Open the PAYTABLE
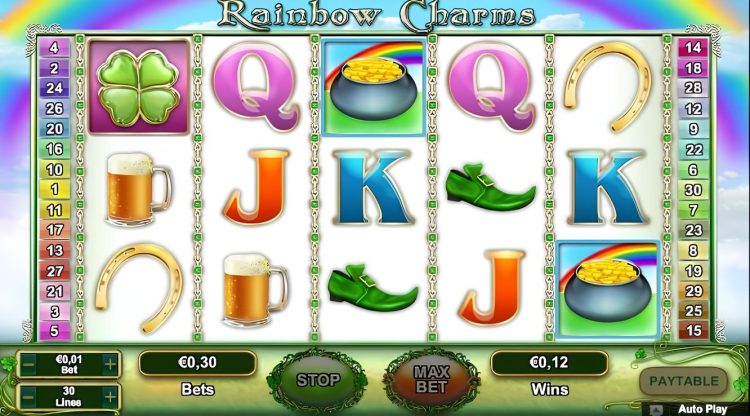Image resolution: width=750 pixels, height=416 pixels. (684, 381)
